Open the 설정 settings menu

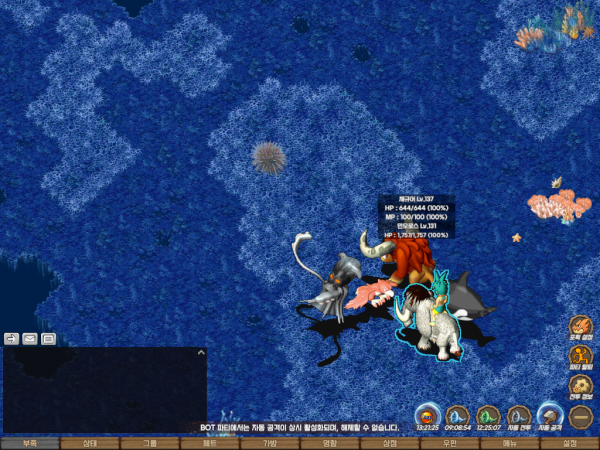coord(570,442)
